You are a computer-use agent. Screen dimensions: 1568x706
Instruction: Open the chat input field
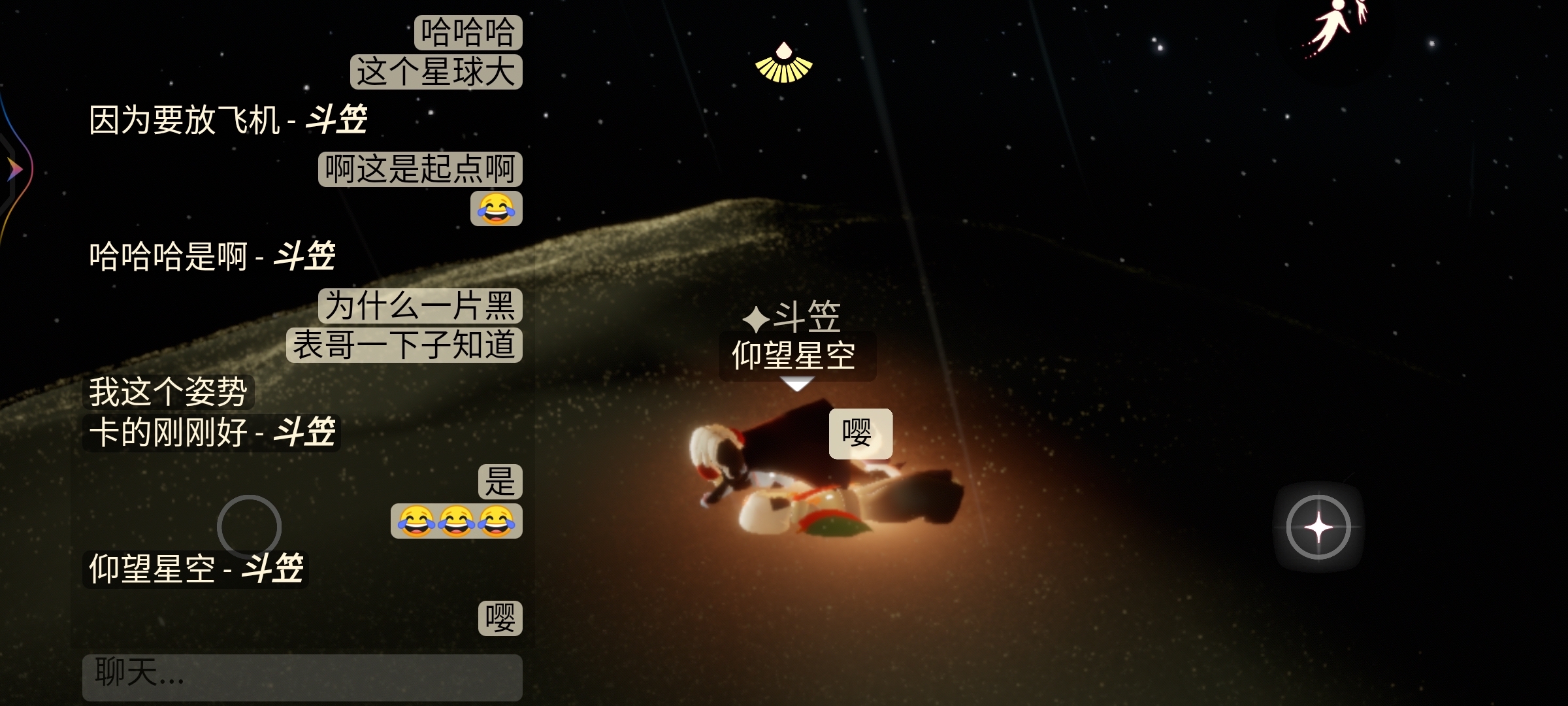pyautogui.click(x=302, y=676)
